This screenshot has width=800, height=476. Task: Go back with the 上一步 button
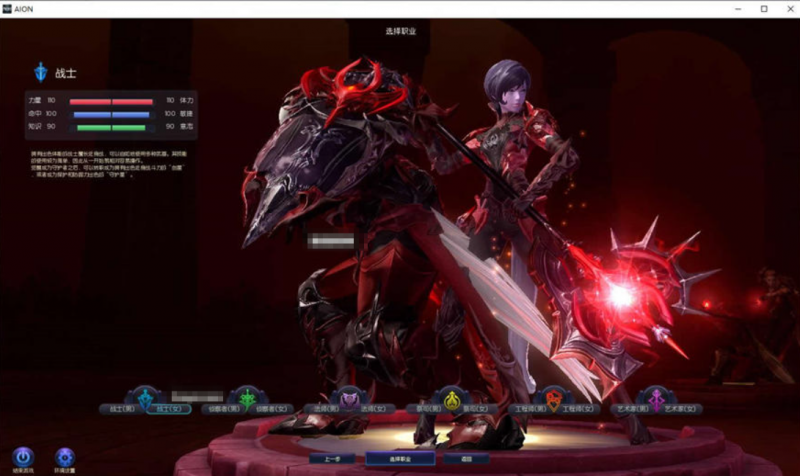click(x=332, y=458)
